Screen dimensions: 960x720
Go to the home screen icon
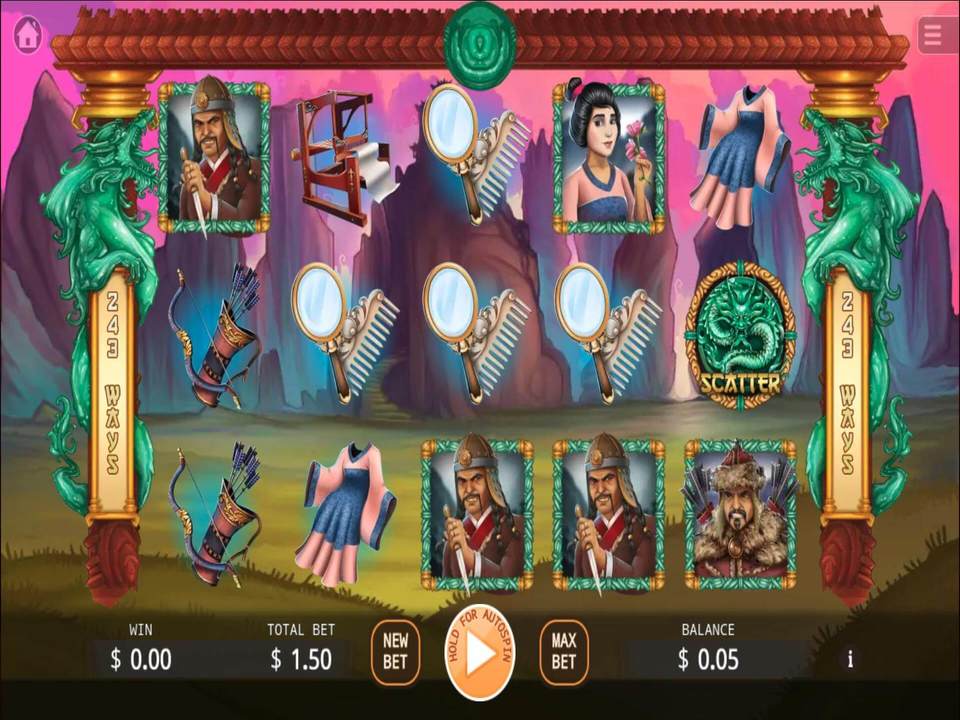point(28,35)
